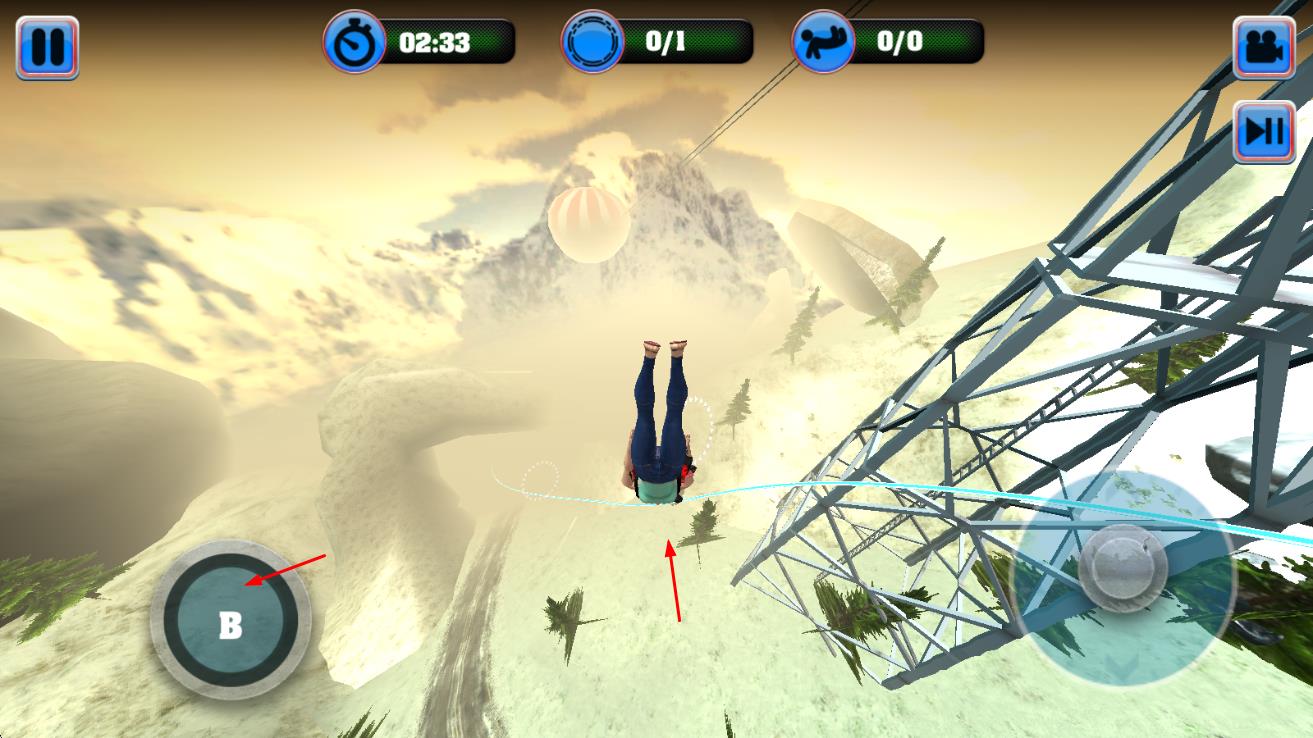Tap the round B action button
This screenshot has width=1313, height=738.
pos(230,620)
